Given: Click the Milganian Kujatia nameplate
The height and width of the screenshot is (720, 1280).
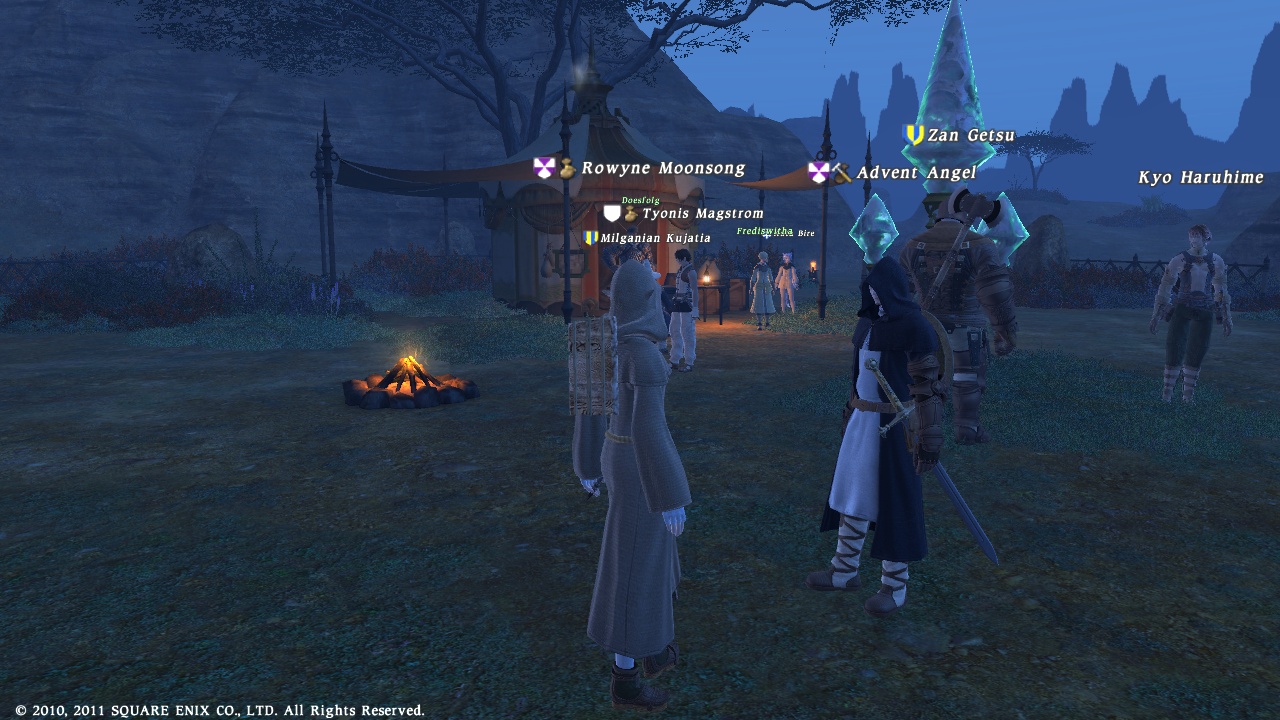Looking at the screenshot, I should pyautogui.click(x=655, y=238).
